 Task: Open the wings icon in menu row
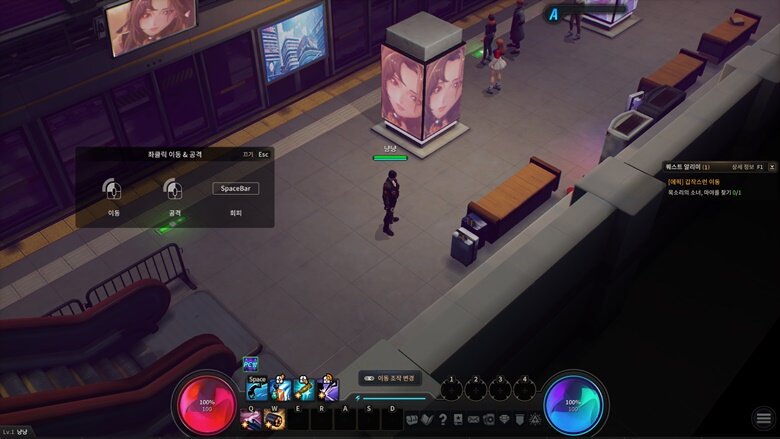click(x=427, y=419)
